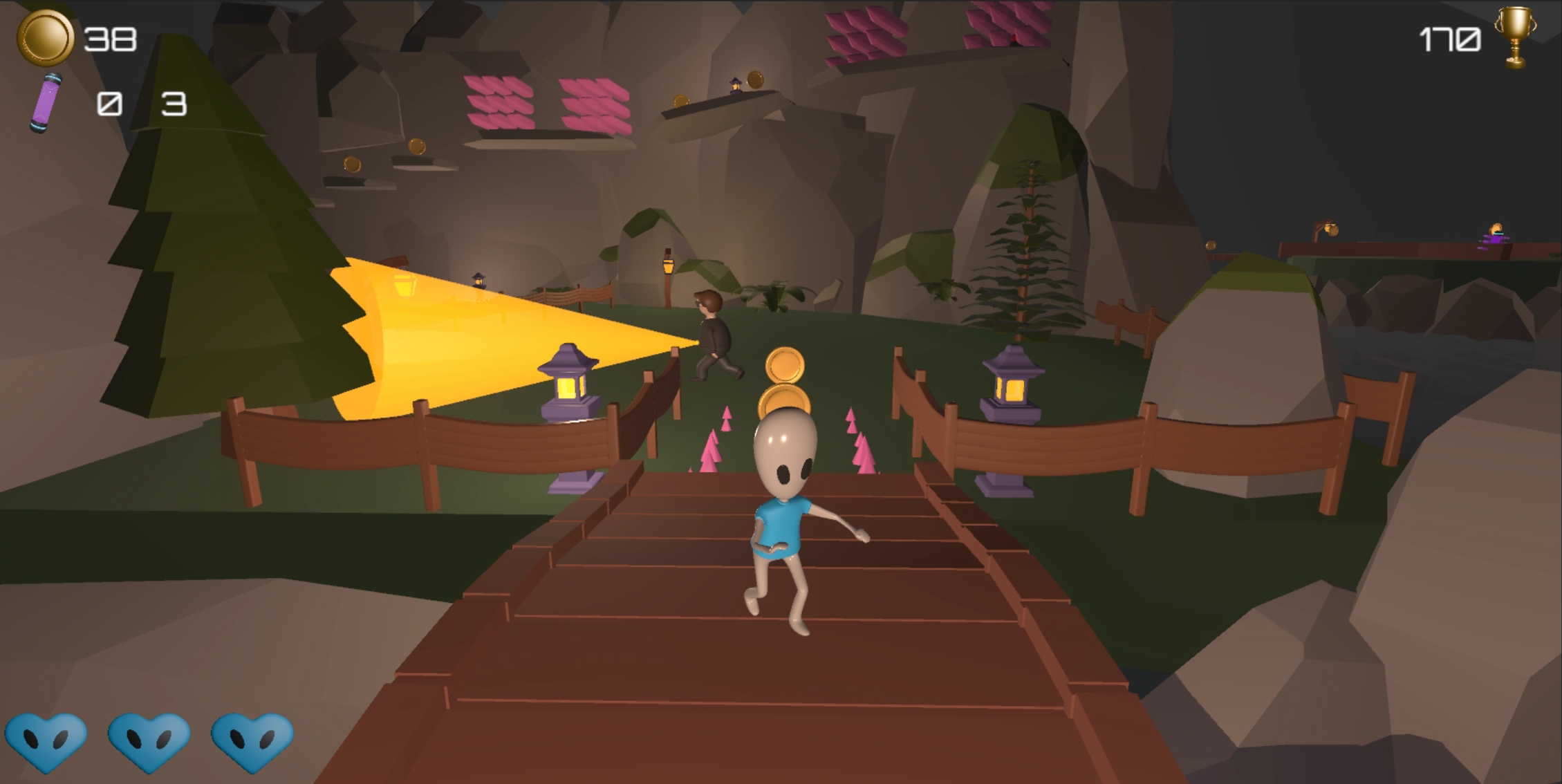Click the gold coin counter icon
The width and height of the screenshot is (1562, 784).
[x=47, y=38]
